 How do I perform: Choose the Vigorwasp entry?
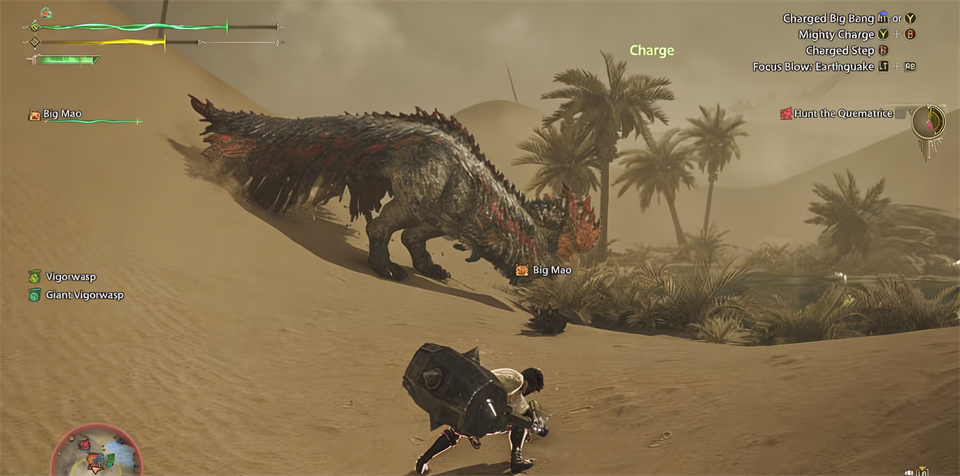pos(69,276)
